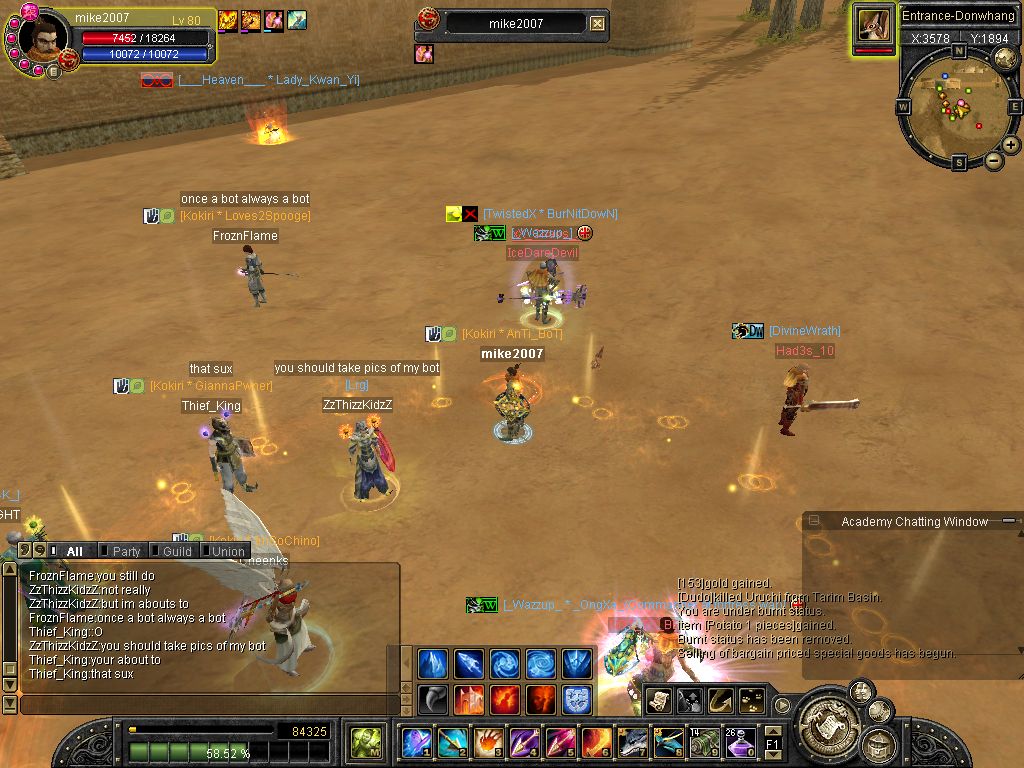Zoom out the minimap with minus button
Image resolution: width=1024 pixels, height=768 pixels.
[994, 160]
